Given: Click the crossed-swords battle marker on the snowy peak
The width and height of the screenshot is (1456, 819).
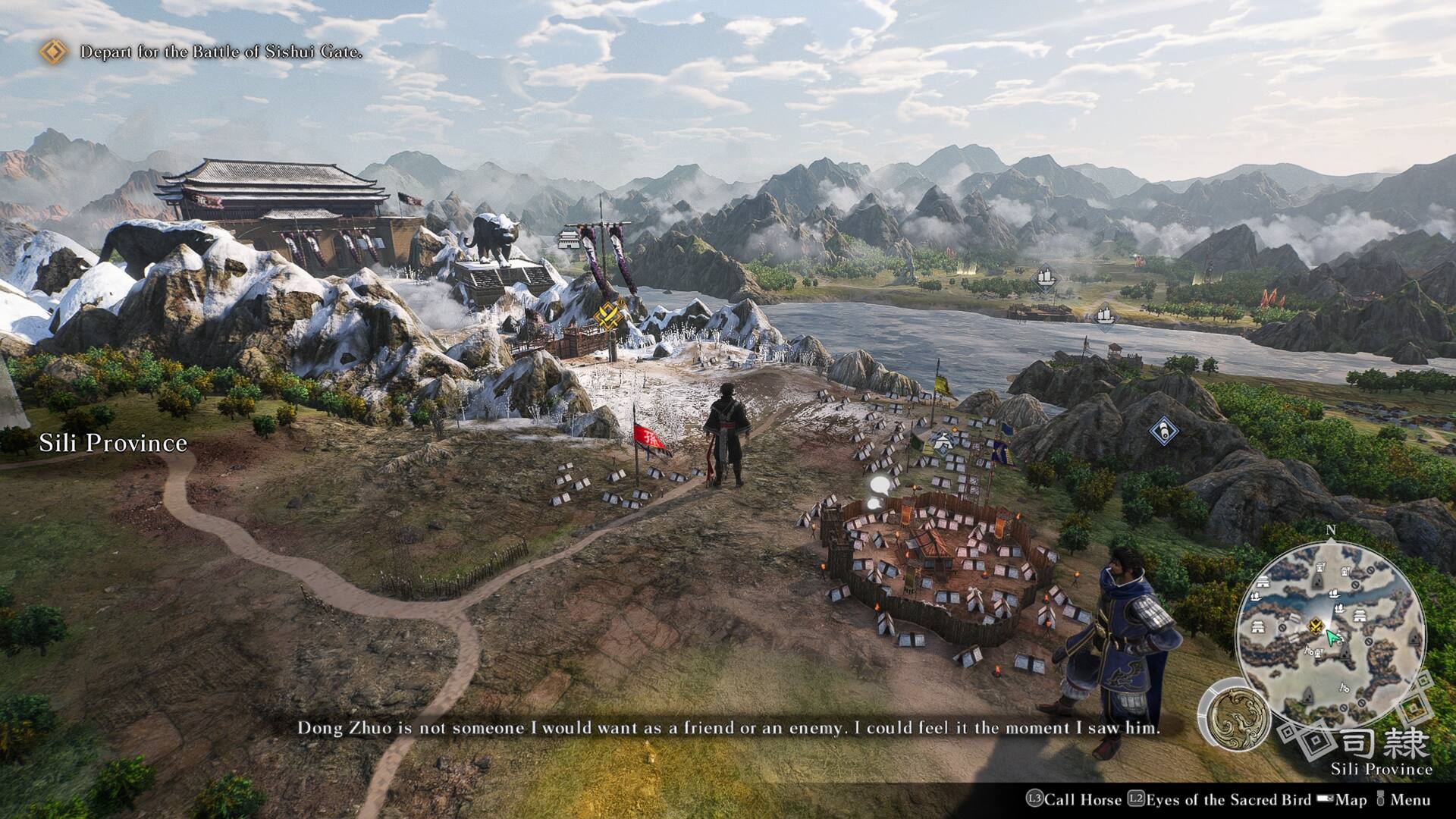Looking at the screenshot, I should tap(609, 316).
